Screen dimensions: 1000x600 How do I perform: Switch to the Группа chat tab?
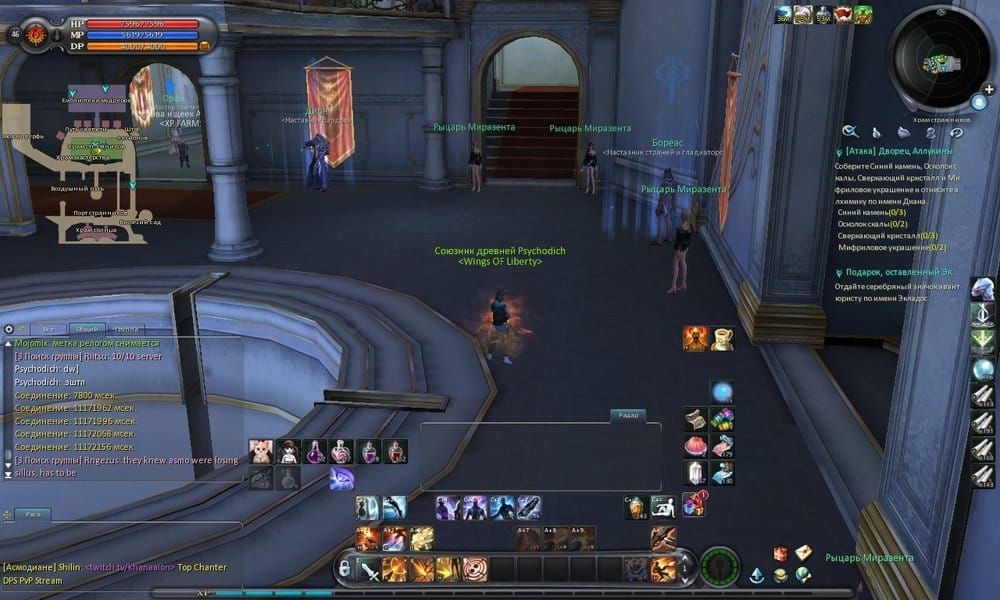(x=127, y=329)
